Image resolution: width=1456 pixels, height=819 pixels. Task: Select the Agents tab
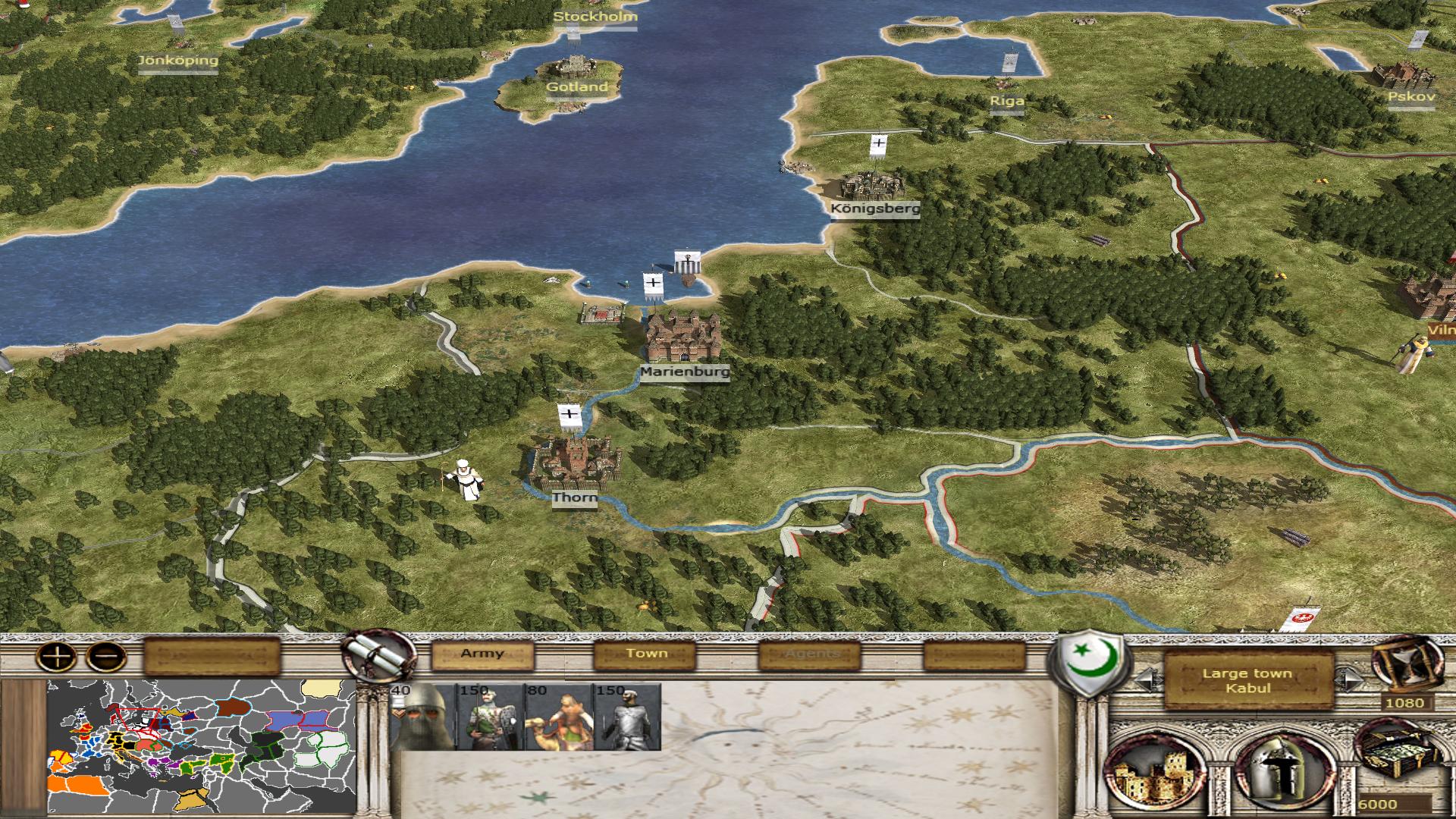tap(811, 654)
